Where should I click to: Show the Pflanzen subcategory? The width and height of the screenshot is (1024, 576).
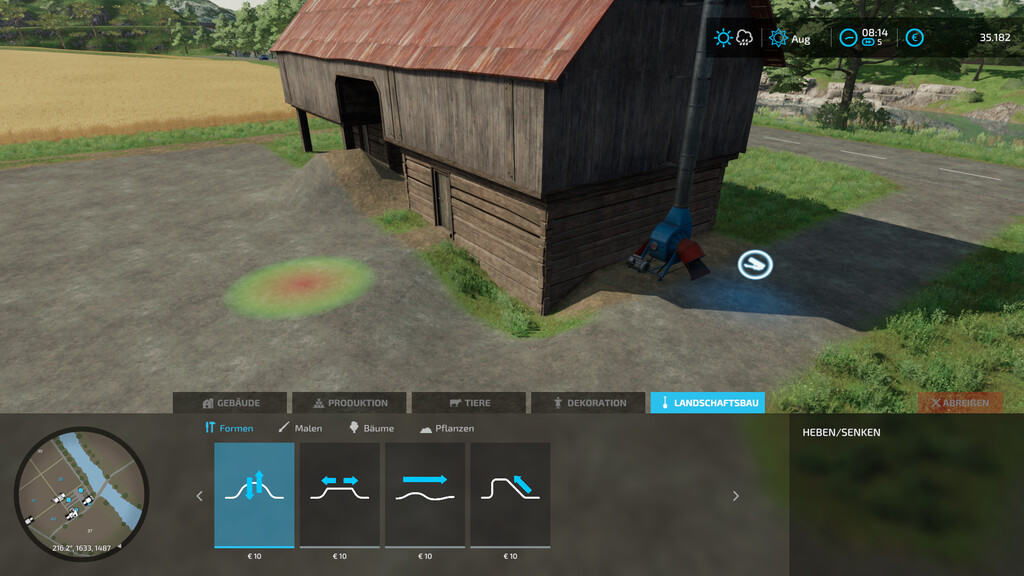click(x=446, y=428)
